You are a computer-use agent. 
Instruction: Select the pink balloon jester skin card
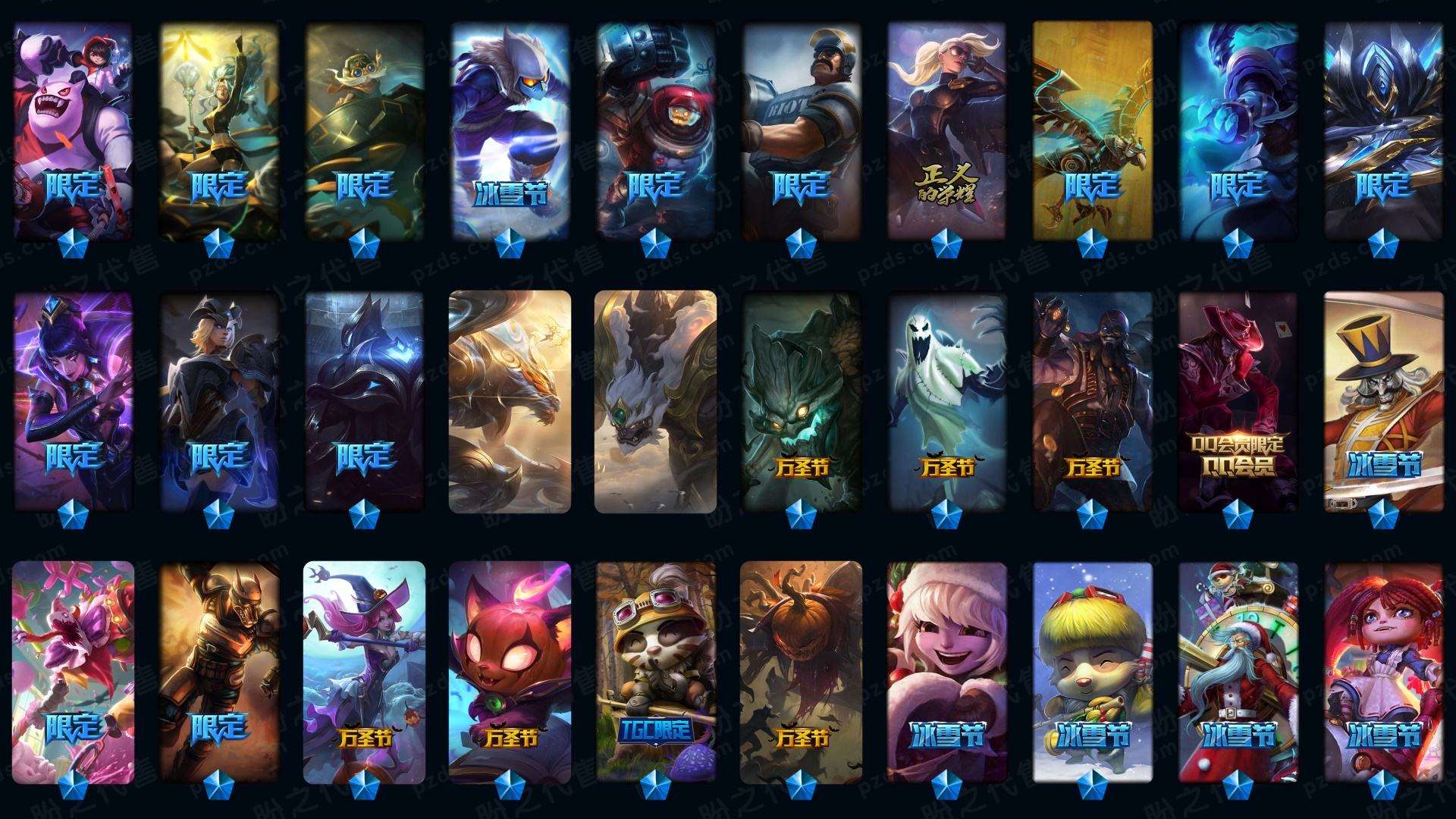(73, 670)
